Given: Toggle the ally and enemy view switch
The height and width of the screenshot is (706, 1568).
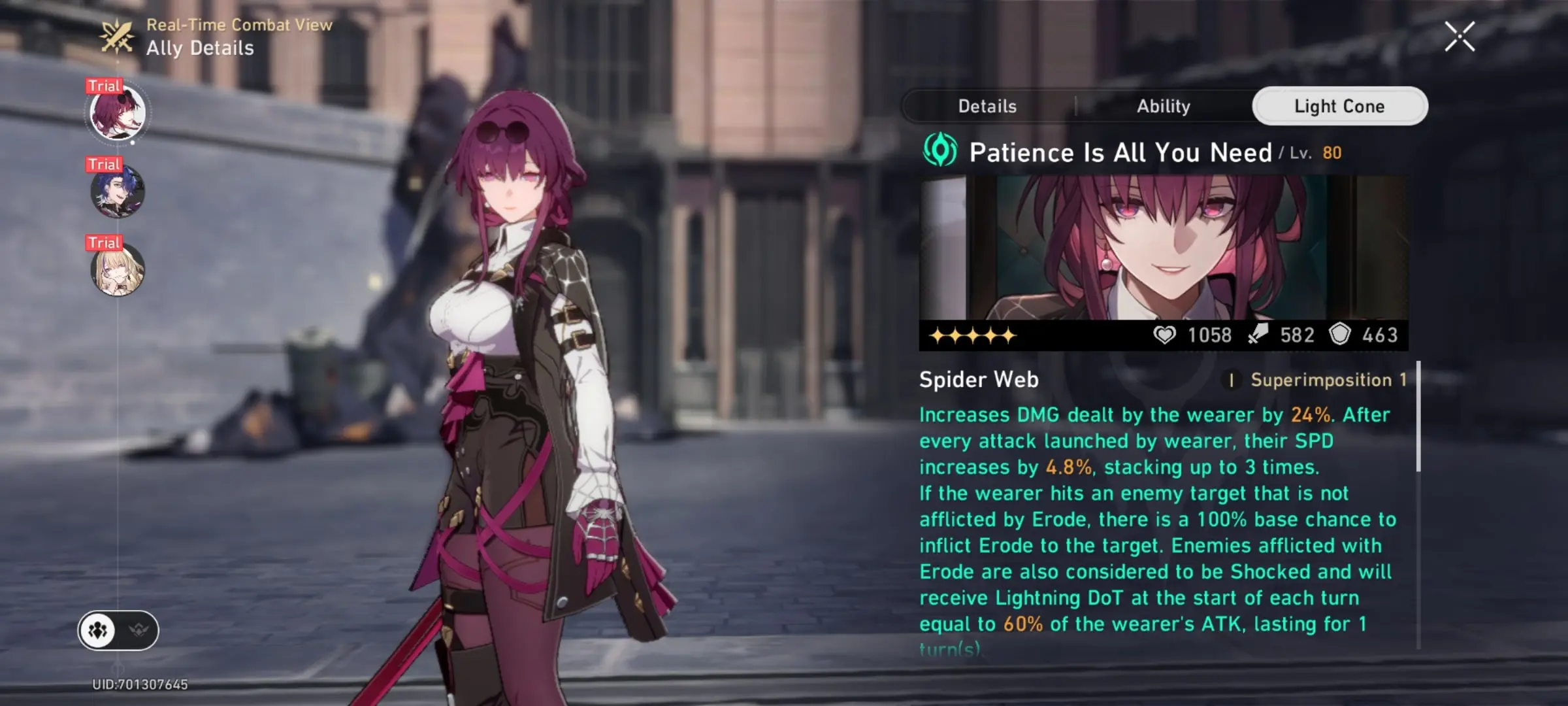Looking at the screenshot, I should (118, 630).
